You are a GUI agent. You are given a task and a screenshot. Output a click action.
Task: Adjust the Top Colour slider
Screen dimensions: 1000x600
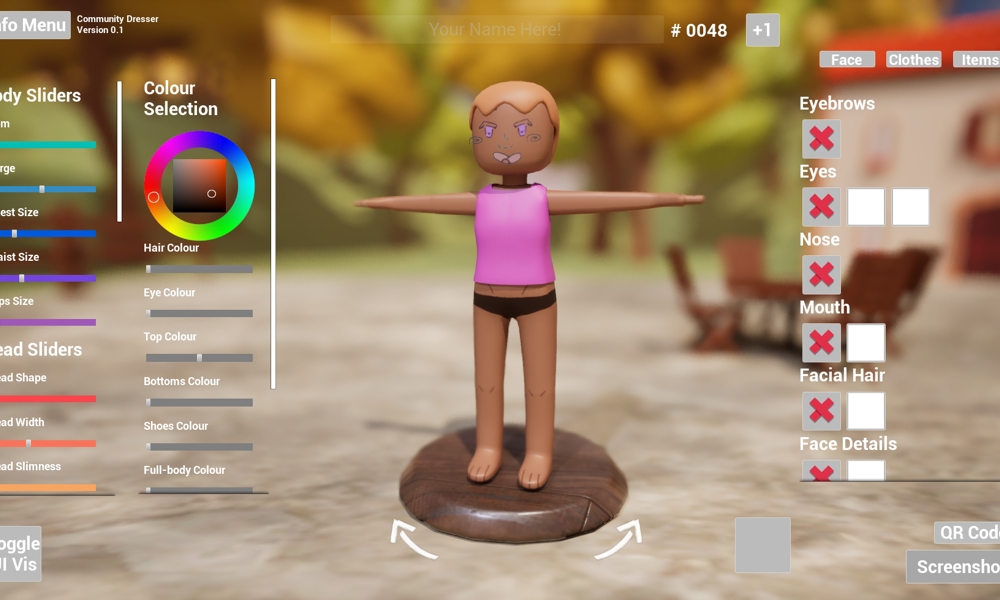(x=199, y=357)
